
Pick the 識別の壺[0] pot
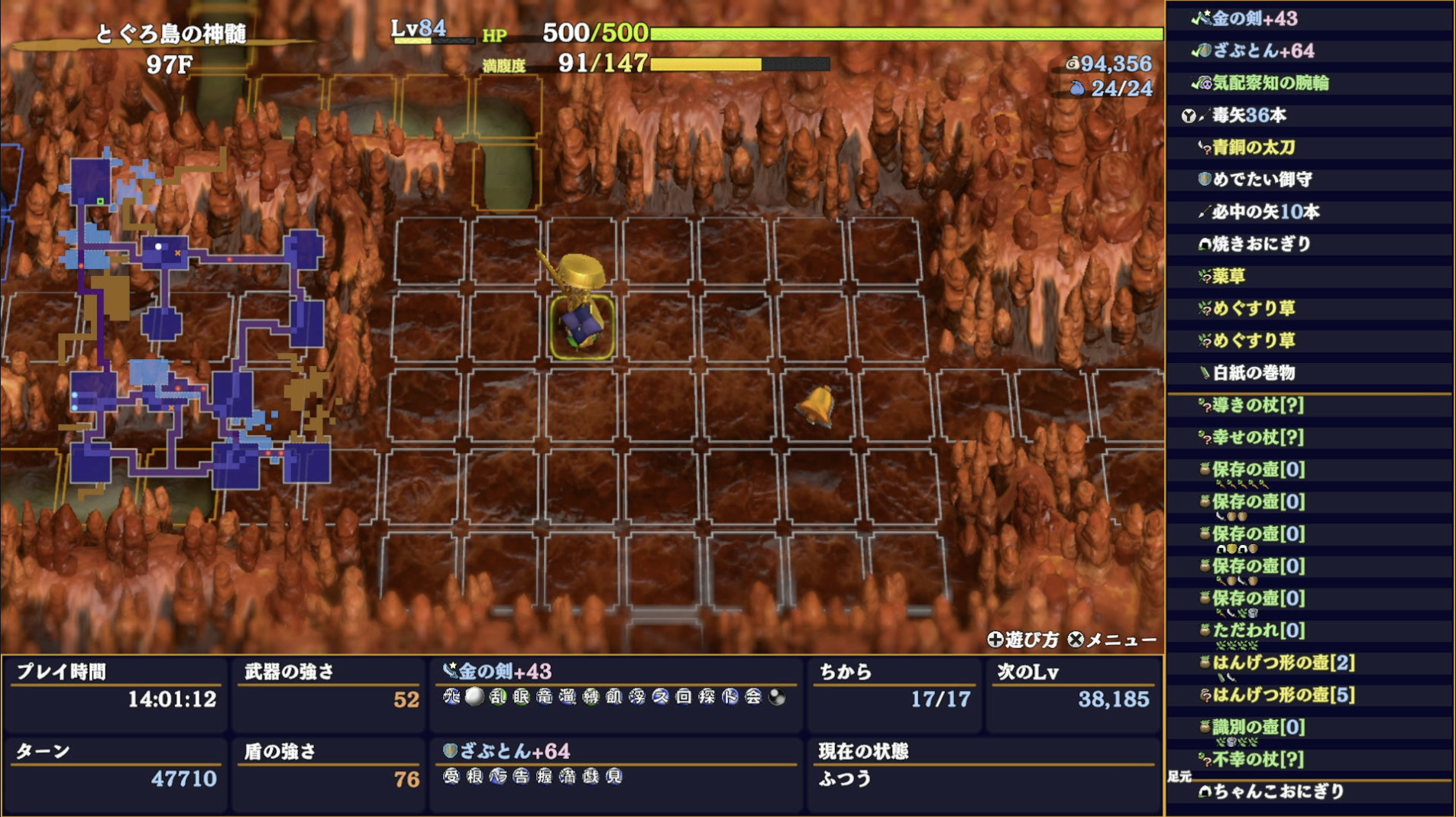coord(1258,727)
